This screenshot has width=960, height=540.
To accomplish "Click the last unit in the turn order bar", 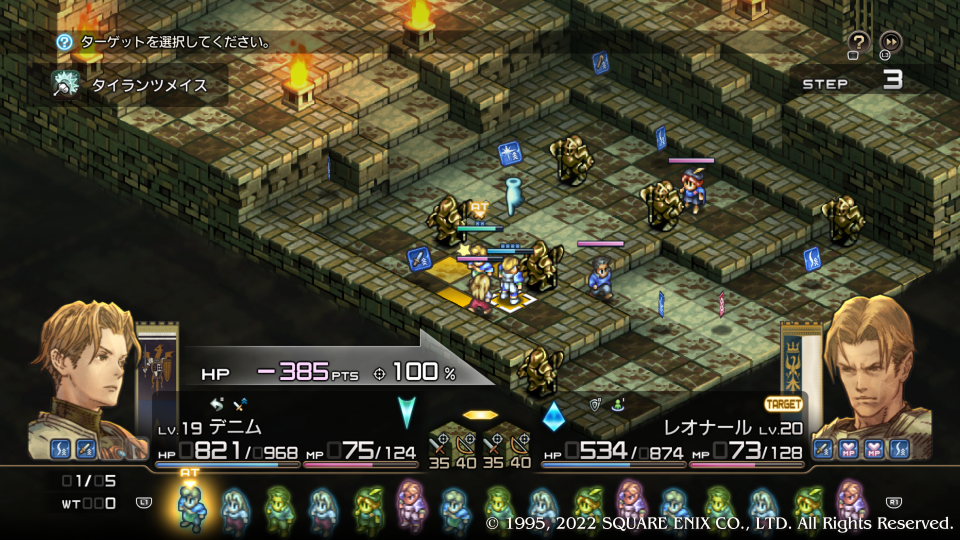I will pyautogui.click(x=851, y=505).
